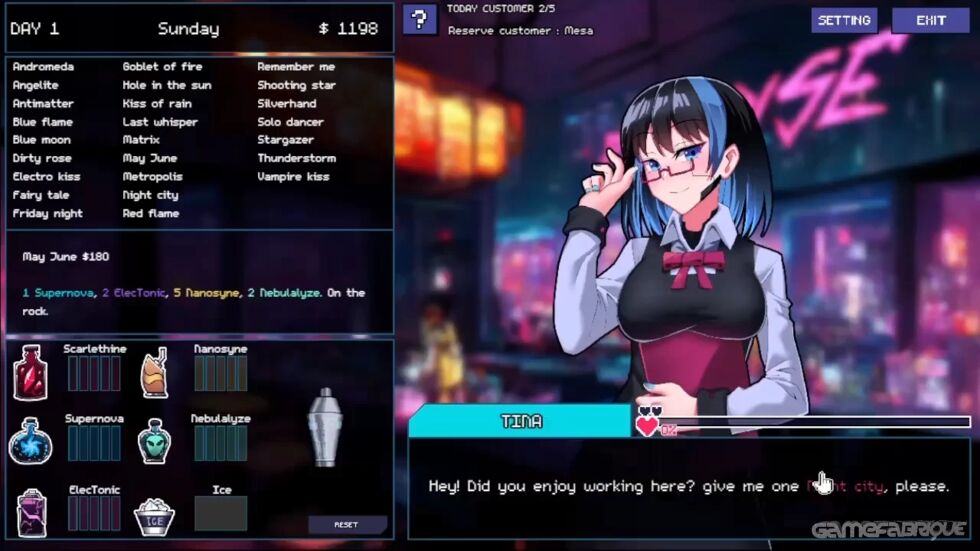Open the question mark help button
980x551 pixels.
pyautogui.click(x=420, y=19)
